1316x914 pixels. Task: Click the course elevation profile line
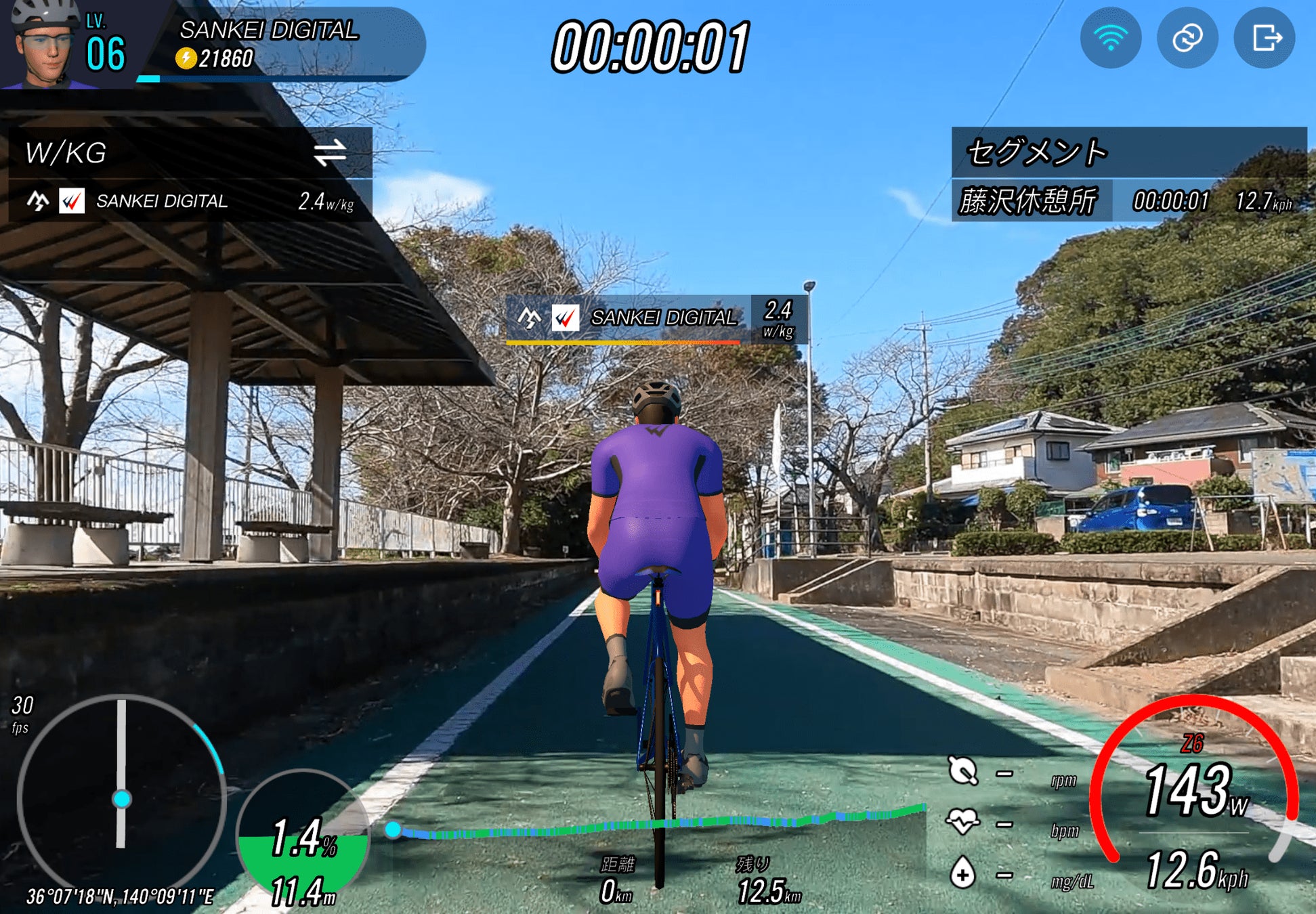tap(657, 824)
